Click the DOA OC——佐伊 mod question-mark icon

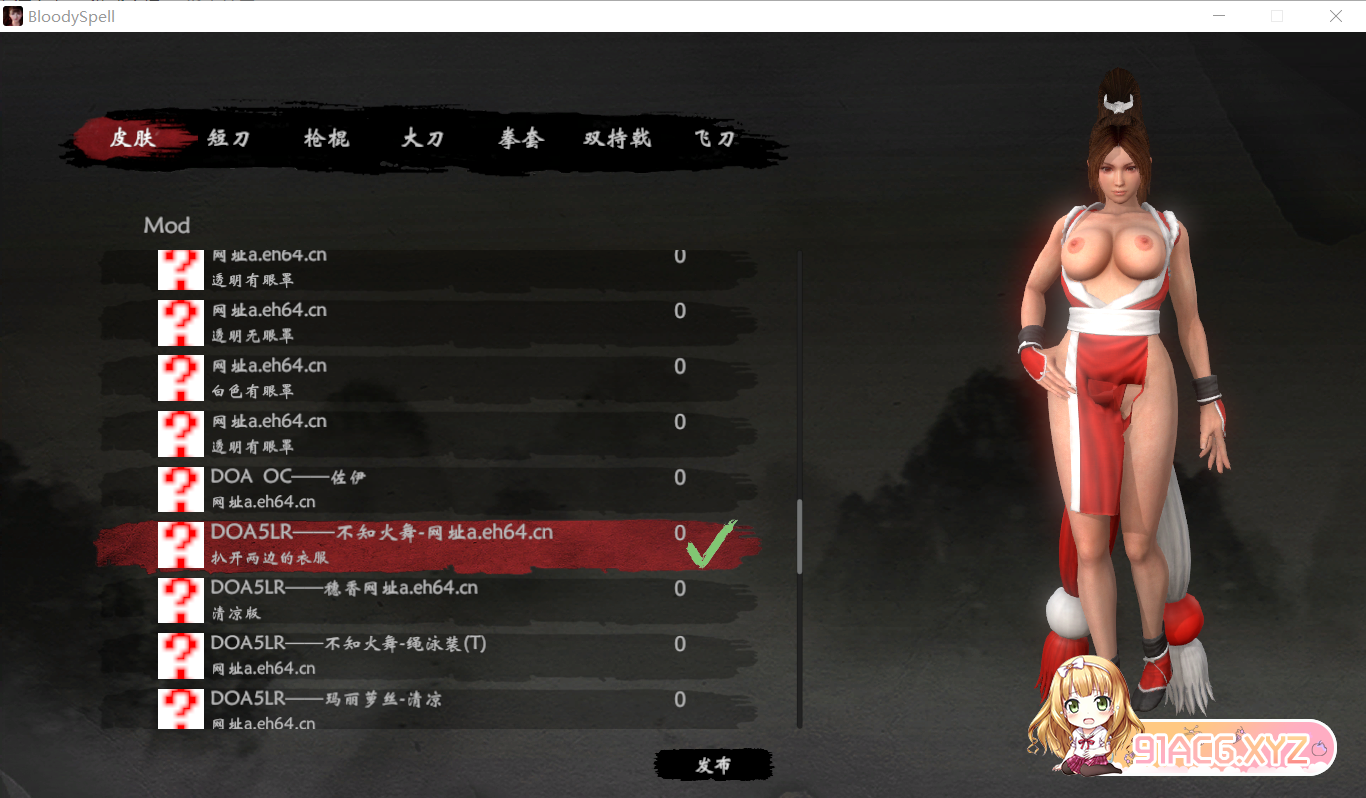(180, 488)
